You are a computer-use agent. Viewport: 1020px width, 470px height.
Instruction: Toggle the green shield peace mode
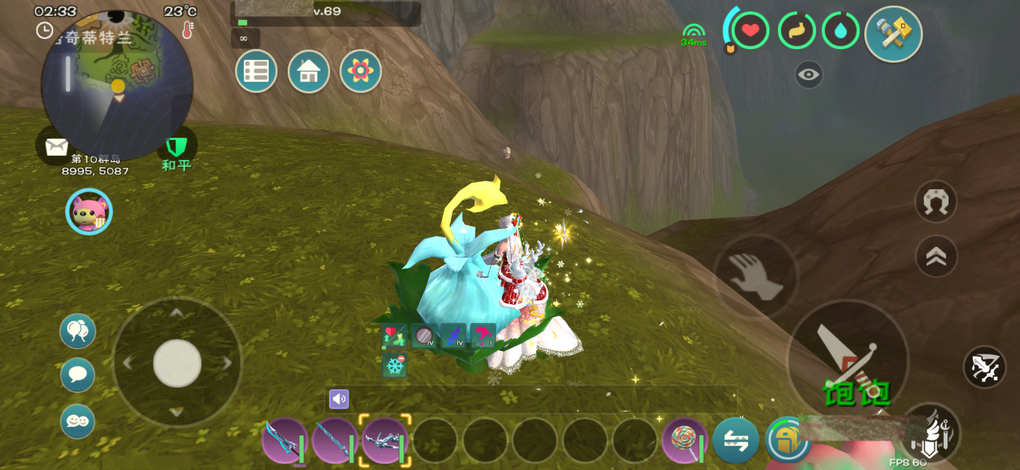point(176,146)
